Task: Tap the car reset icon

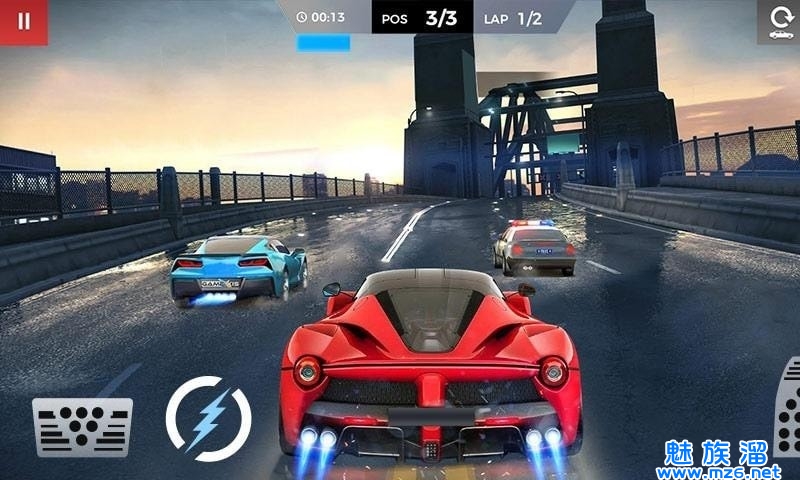Action: pyautogui.click(x=780, y=22)
